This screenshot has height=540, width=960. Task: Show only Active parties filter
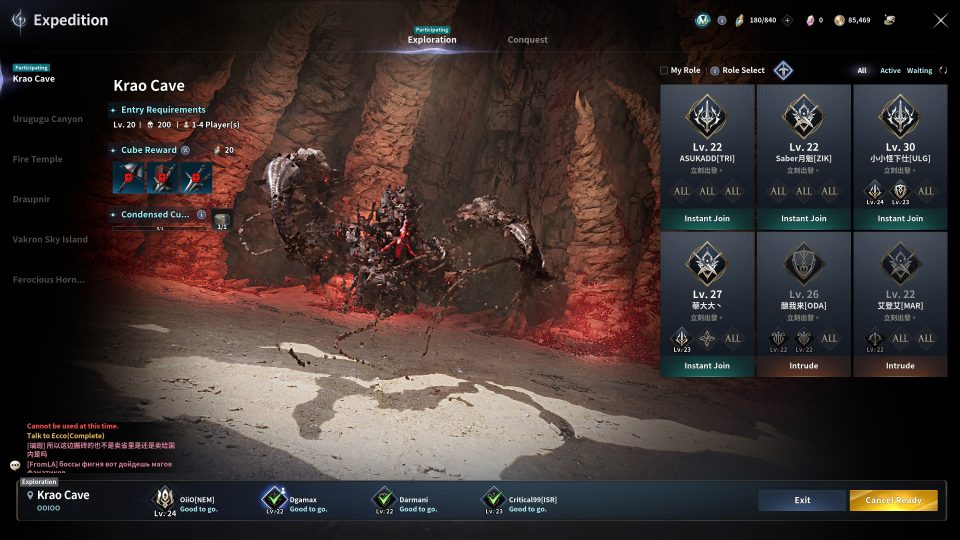pos(890,71)
